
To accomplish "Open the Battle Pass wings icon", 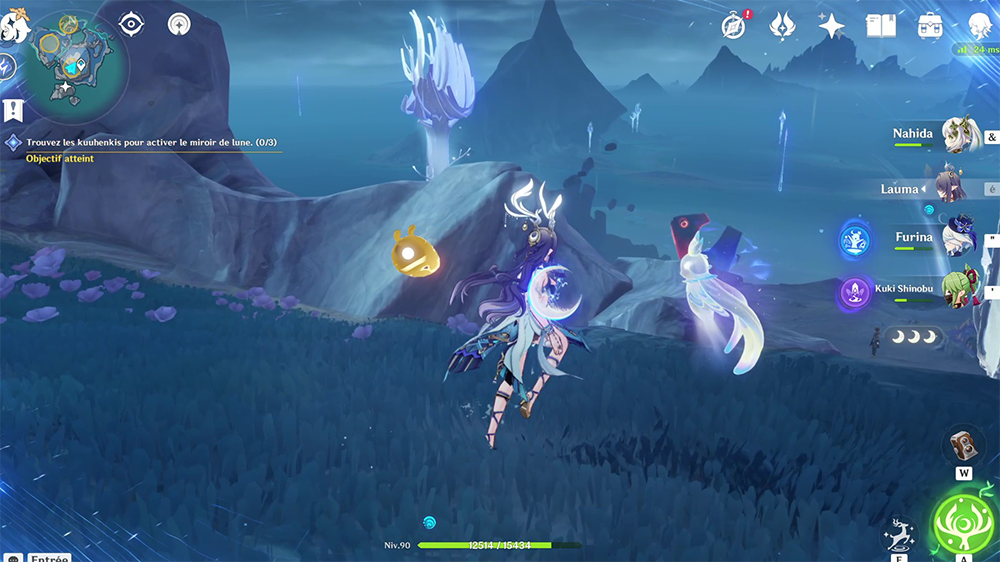I will [782, 26].
